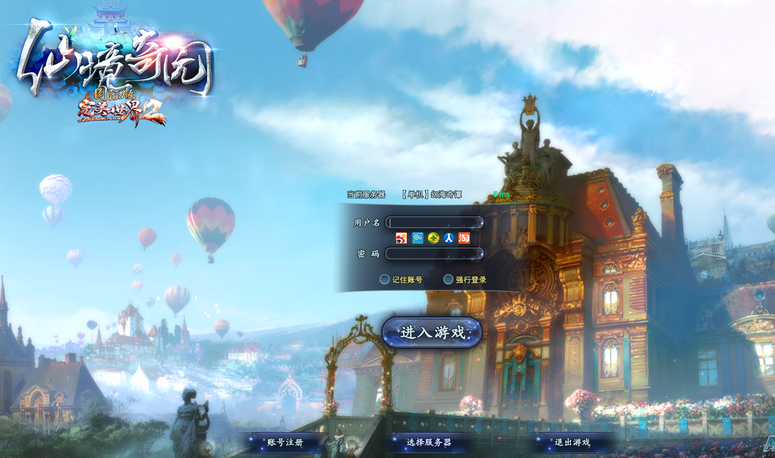This screenshot has width=775, height=458.
Task: Enable the 强行登录 force login option
Action: tap(446, 280)
